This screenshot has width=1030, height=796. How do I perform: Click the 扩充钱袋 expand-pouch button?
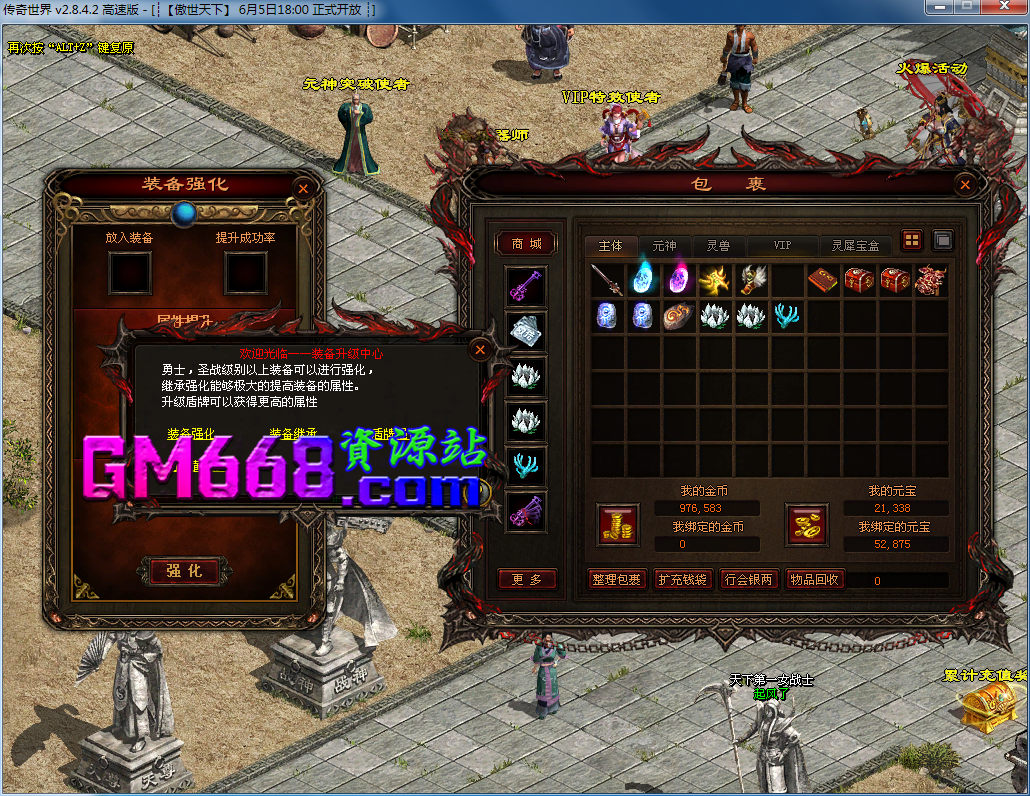pyautogui.click(x=681, y=579)
